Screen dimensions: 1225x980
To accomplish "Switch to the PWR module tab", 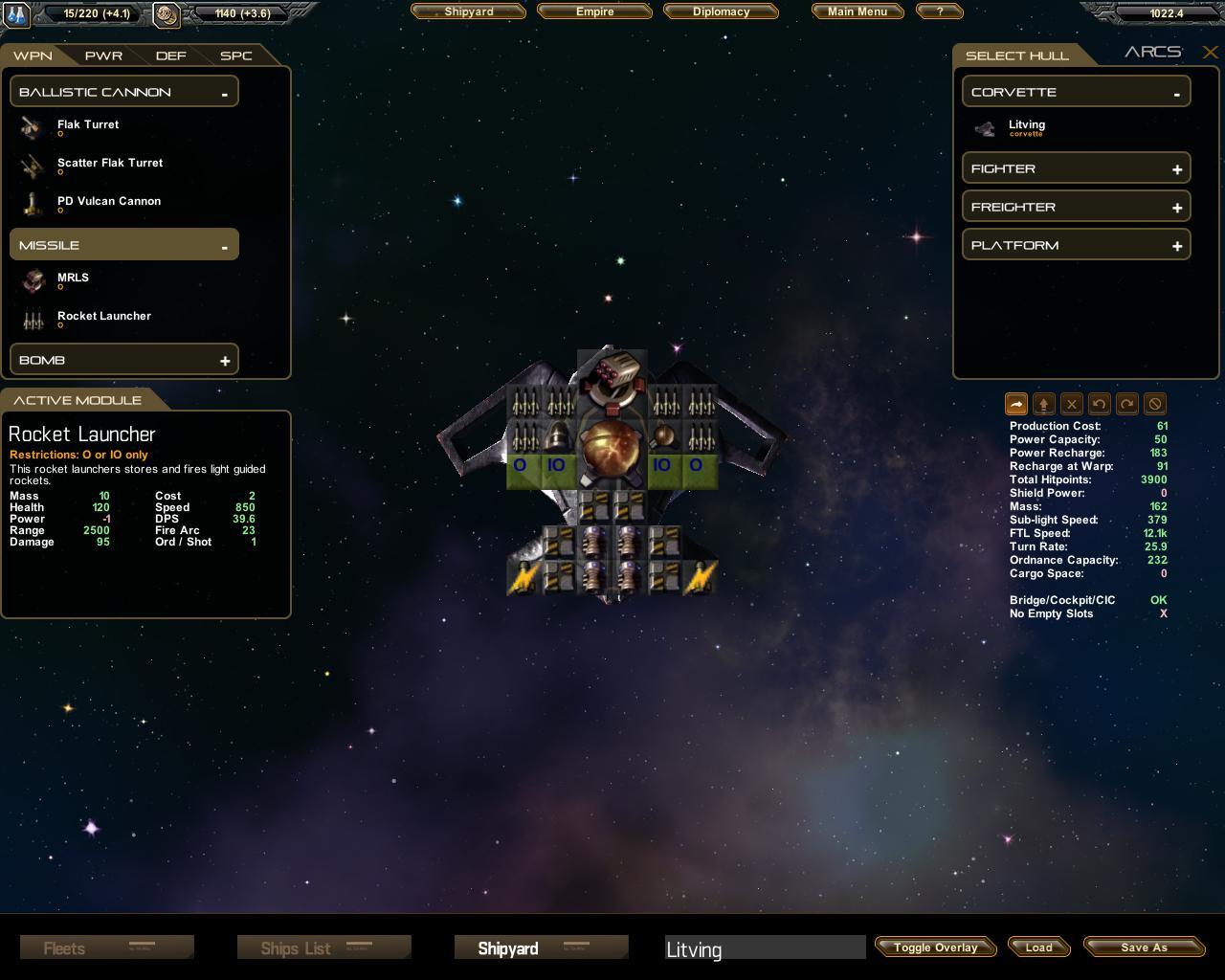I will pos(103,56).
